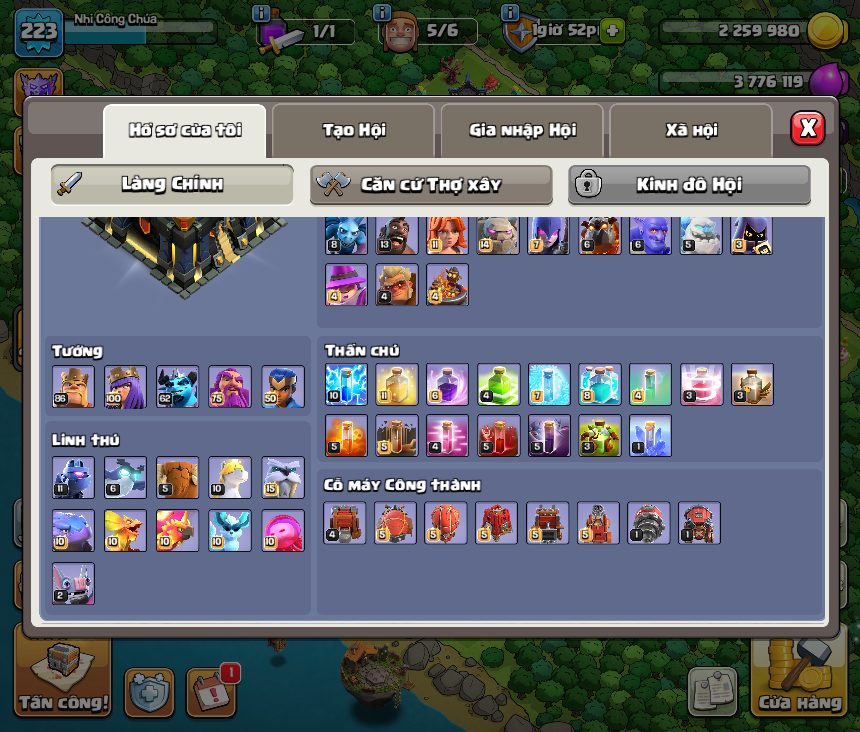860x732 pixels.
Task: Open the locked Kinh đô Hội section
Action: coord(689,184)
